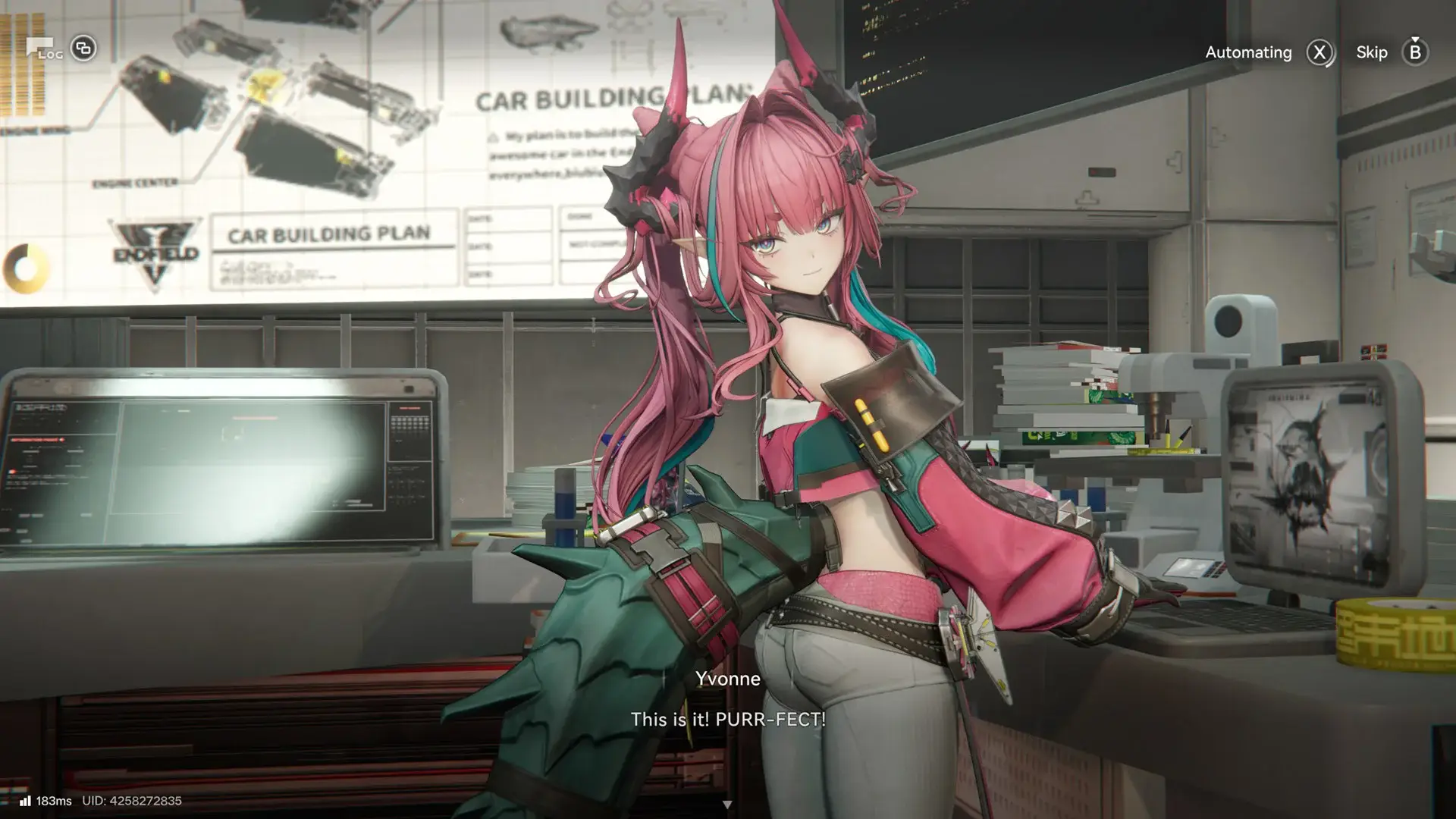Viewport: 1456px width, 819px height.
Task: Select the UID number text
Action: point(133,802)
